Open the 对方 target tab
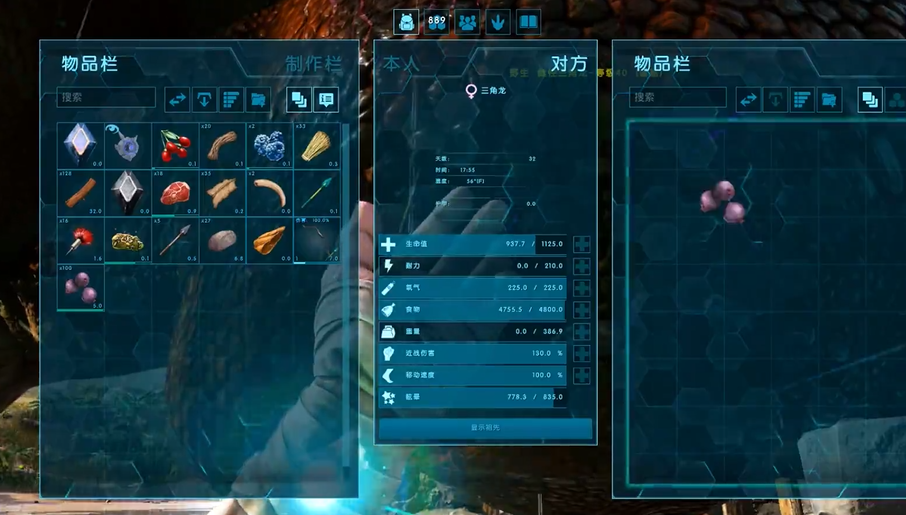This screenshot has width=906, height=515. 569,64
